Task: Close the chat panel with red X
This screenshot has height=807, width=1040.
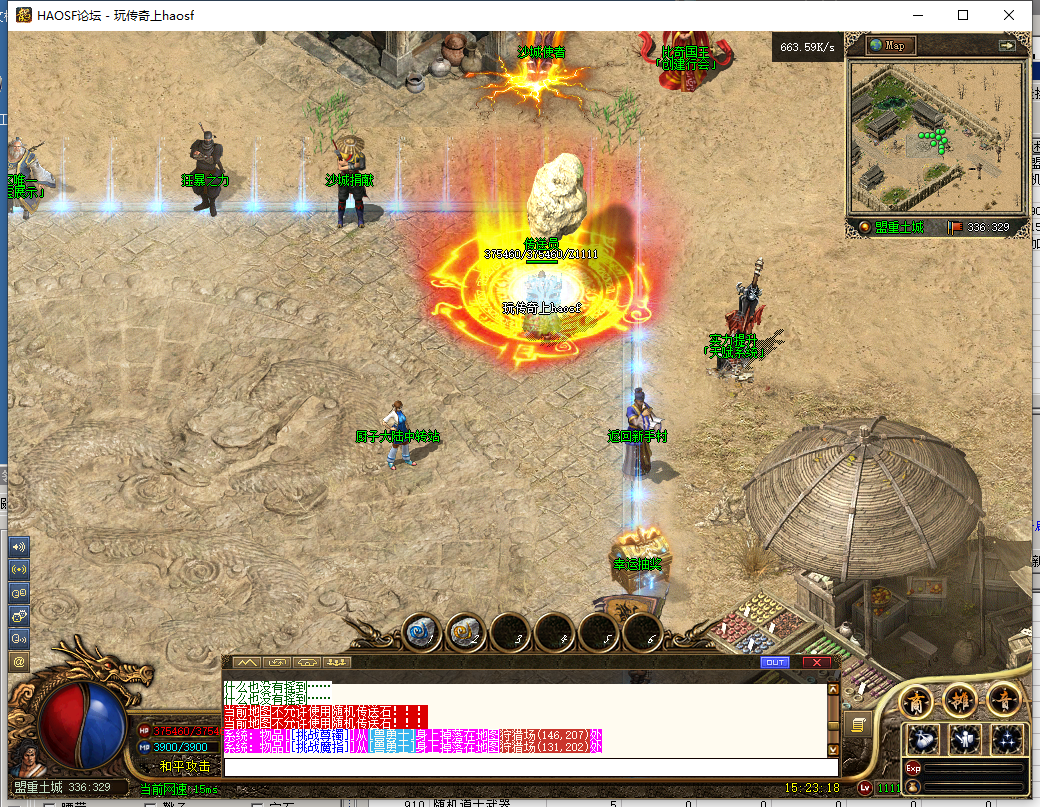Action: (818, 662)
